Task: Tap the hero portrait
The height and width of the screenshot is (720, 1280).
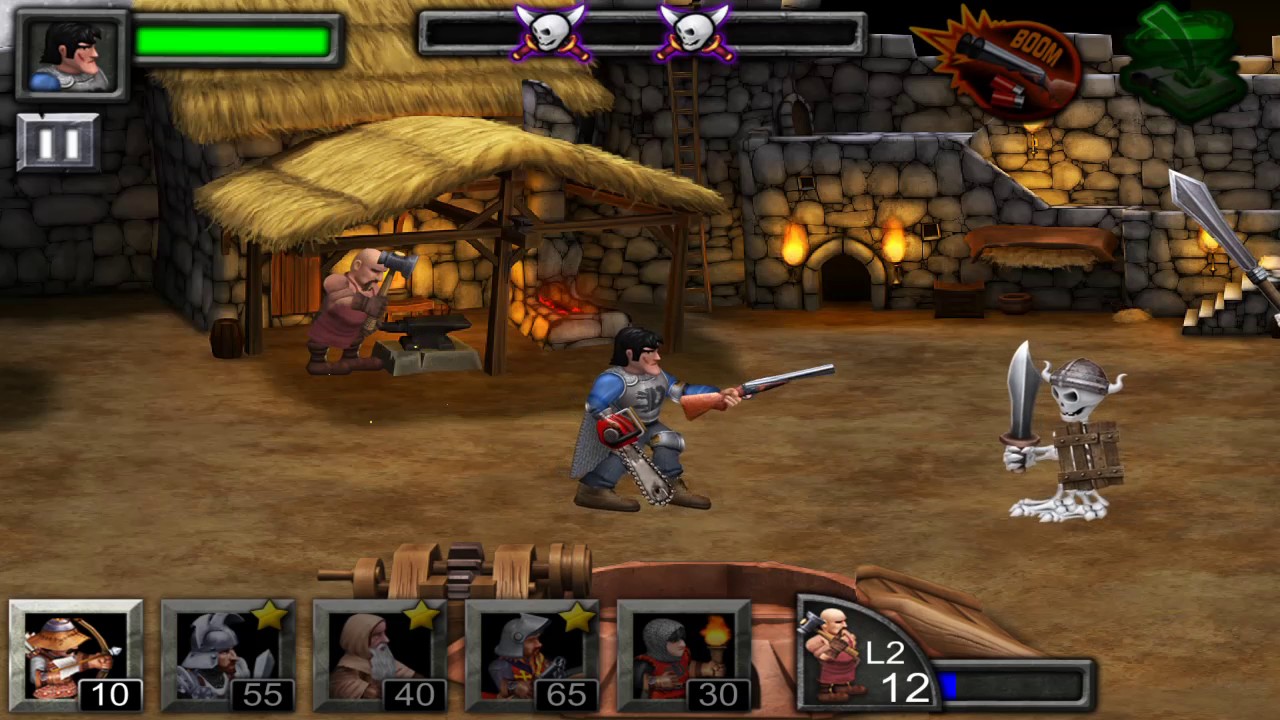Action: (x=72, y=54)
